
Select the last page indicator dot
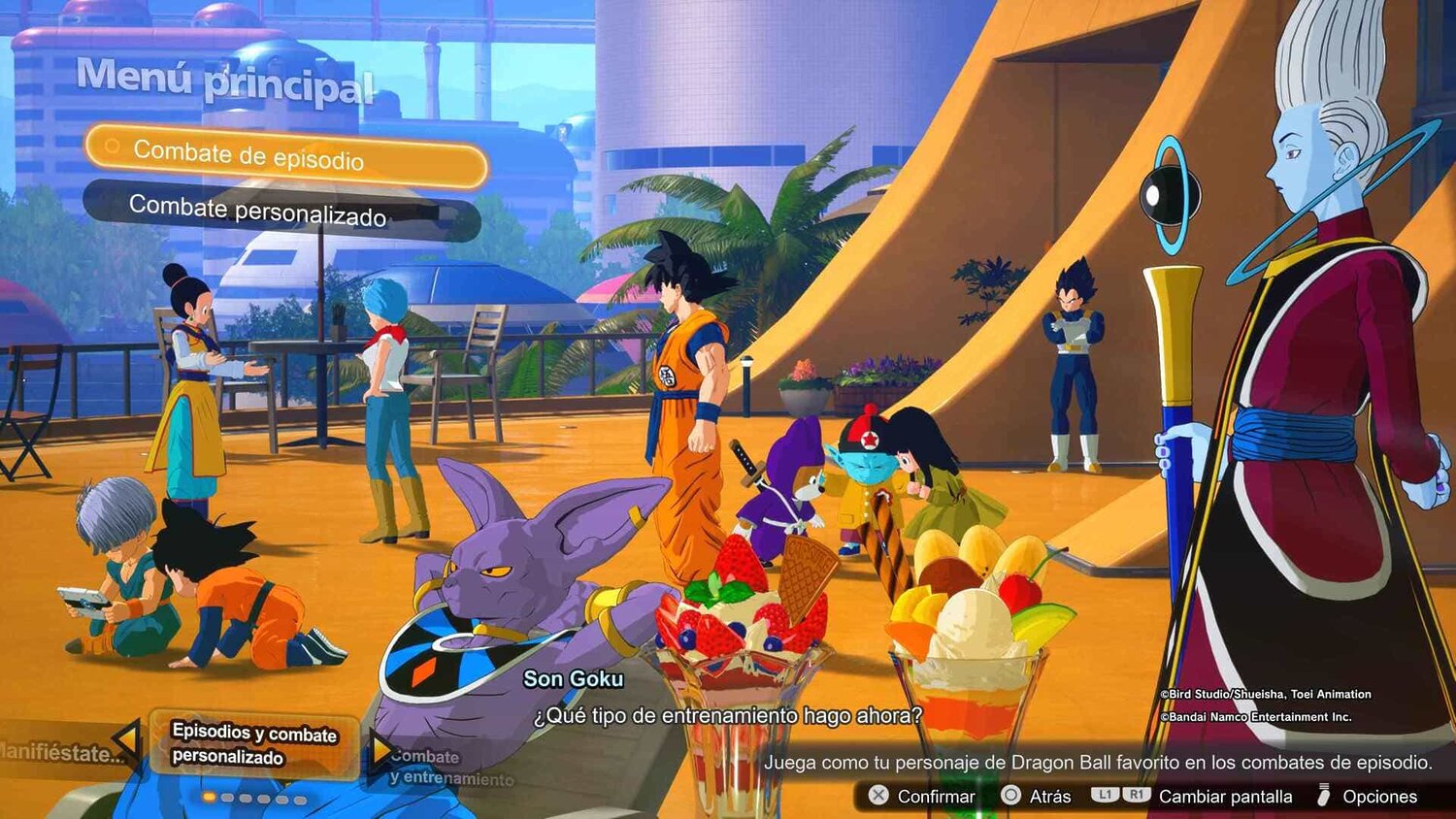[300, 798]
